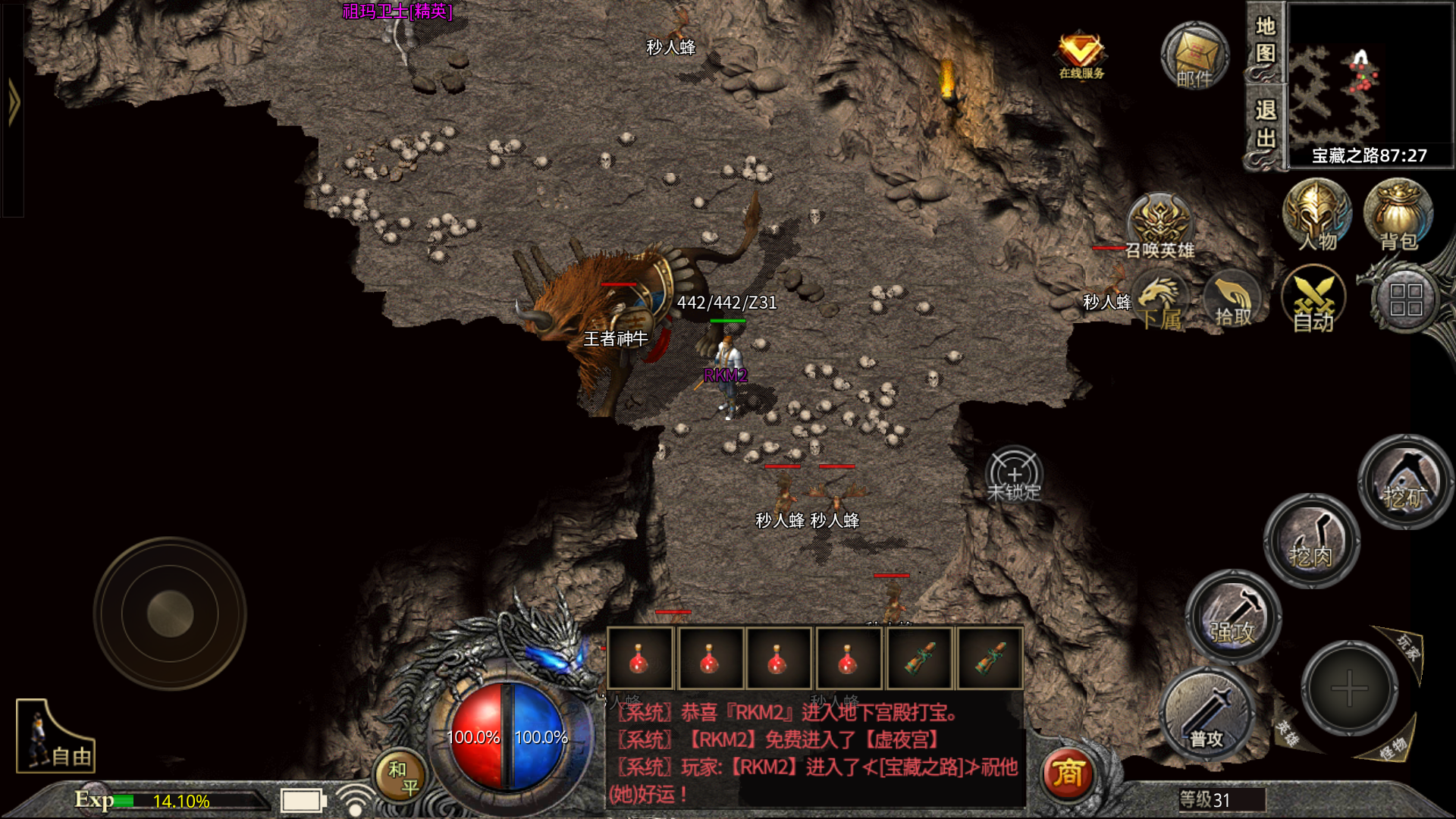Open 在线服务 online service
1456x819 pixels.
1081,55
